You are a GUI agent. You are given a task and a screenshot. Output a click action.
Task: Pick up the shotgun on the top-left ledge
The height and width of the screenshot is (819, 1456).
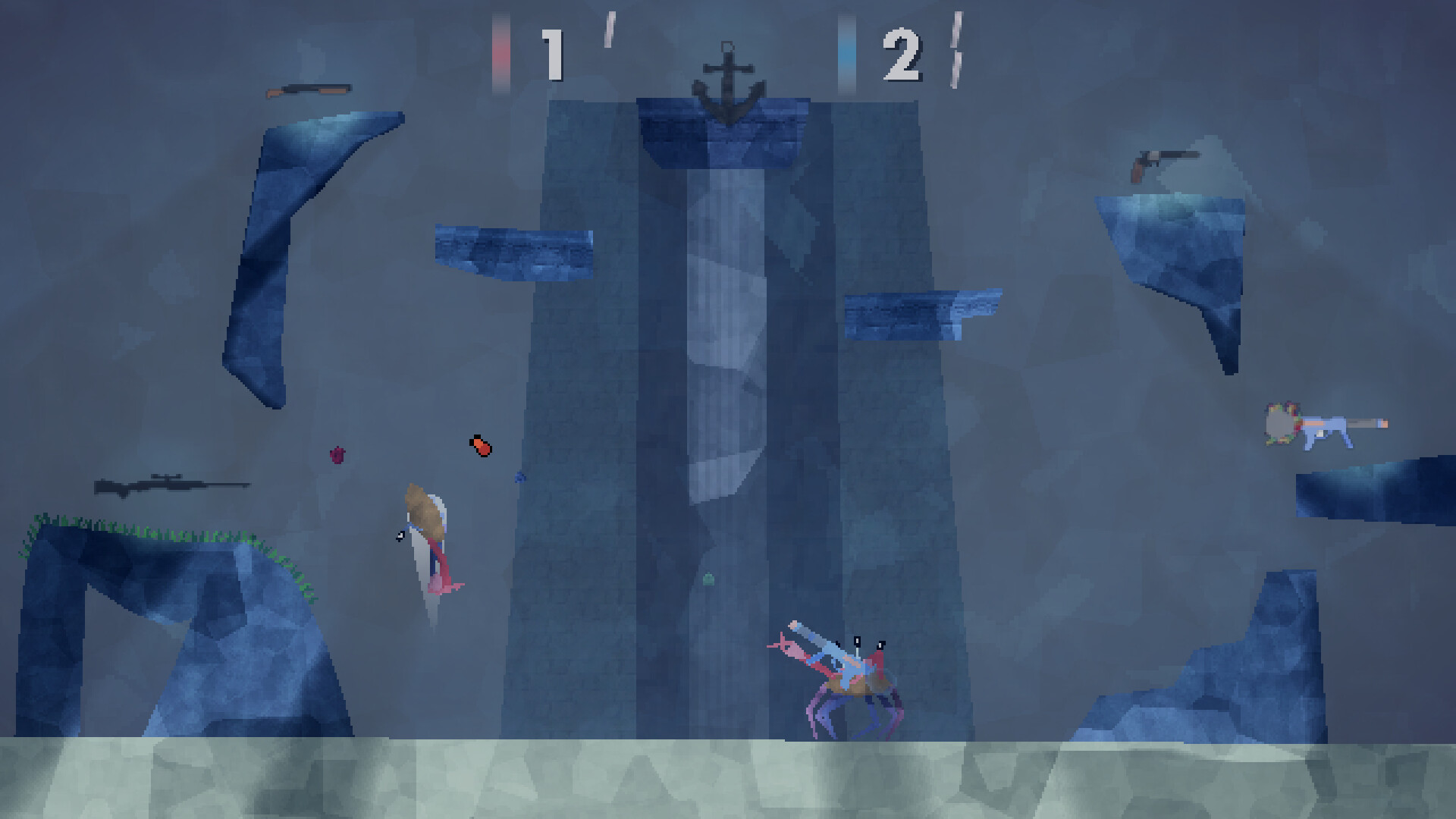click(x=311, y=90)
